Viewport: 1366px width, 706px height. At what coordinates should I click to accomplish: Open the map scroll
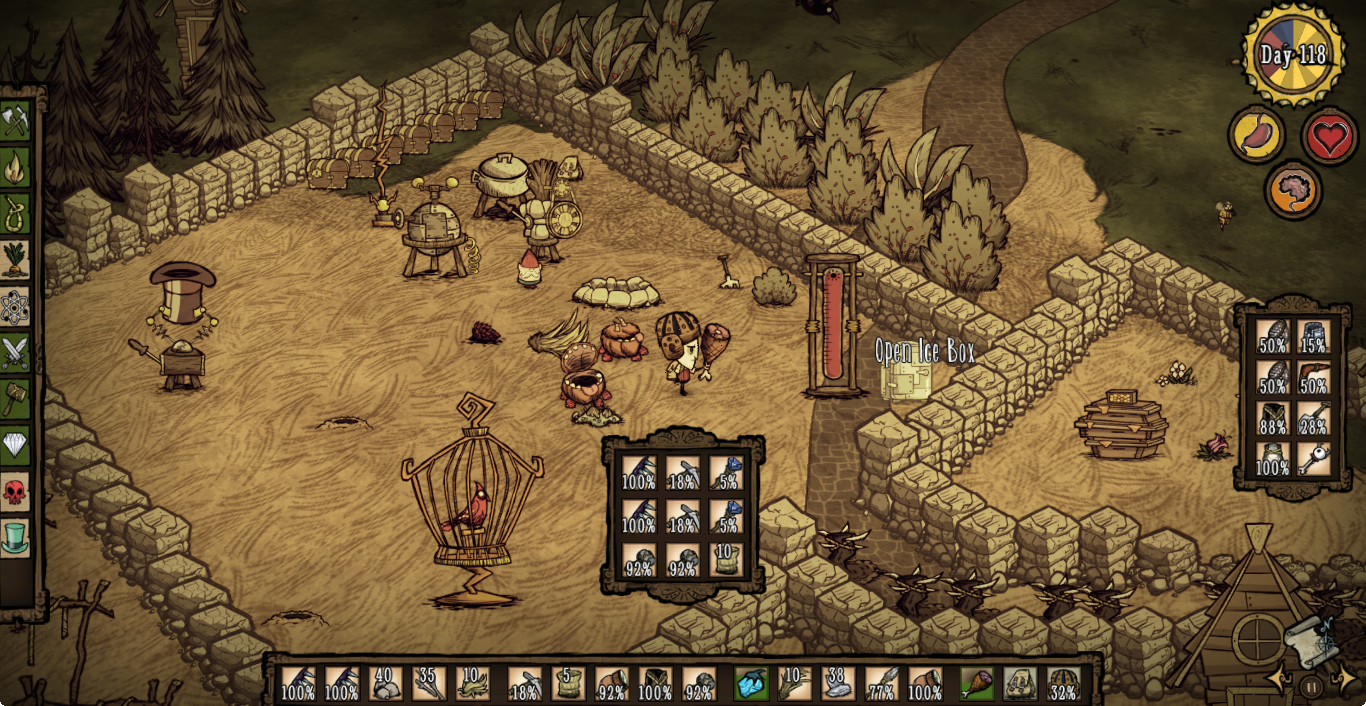(x=1311, y=640)
